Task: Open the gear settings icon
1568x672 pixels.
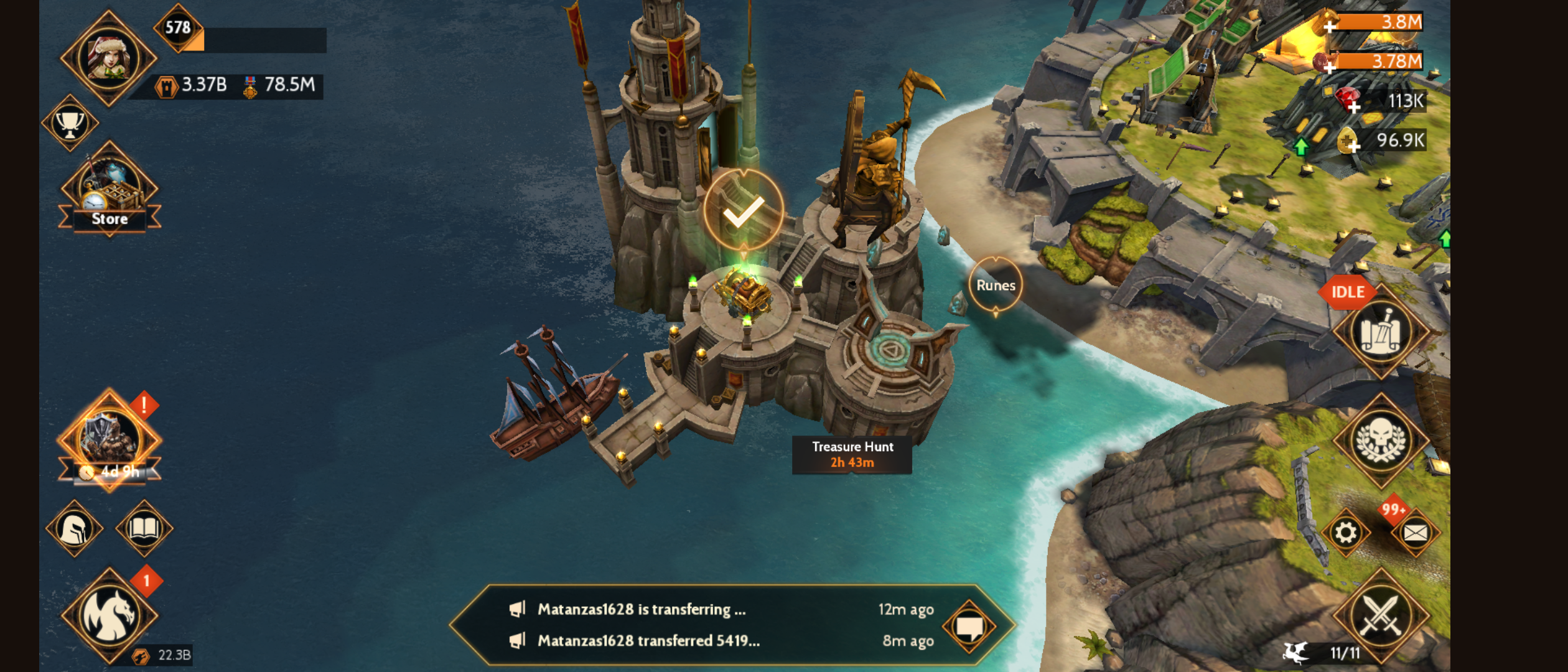Action: [x=1345, y=533]
